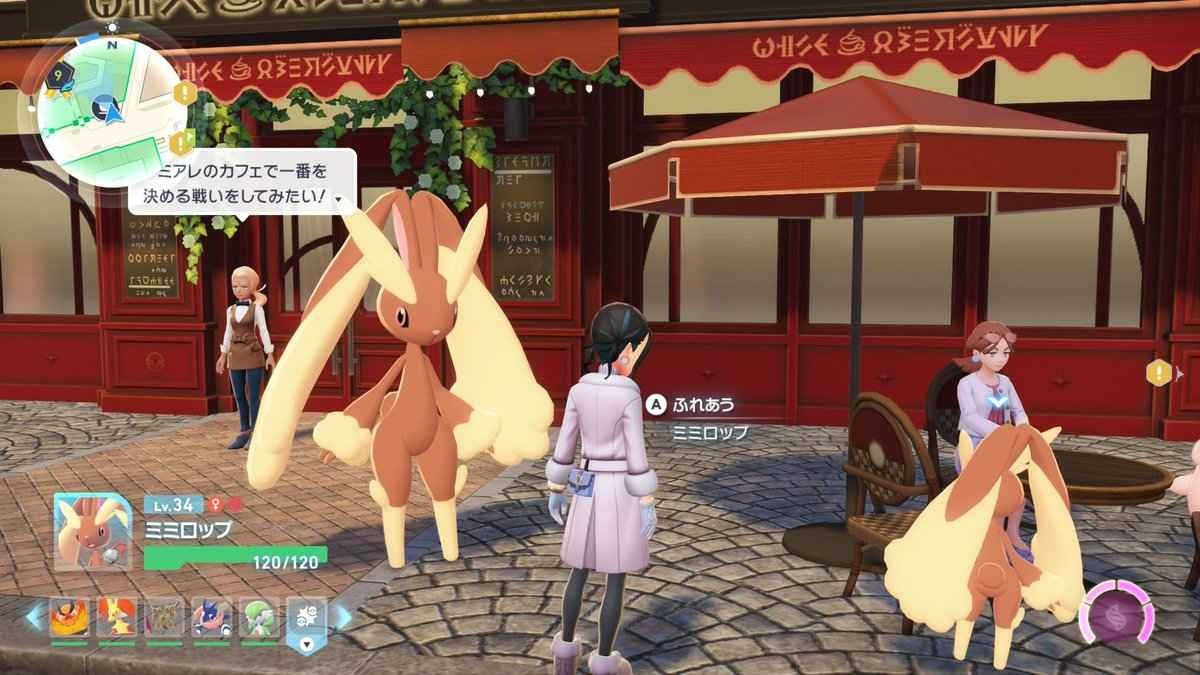Click the party bar's left arrow
Image resolution: width=1200 pixels, height=675 pixels.
34,618
